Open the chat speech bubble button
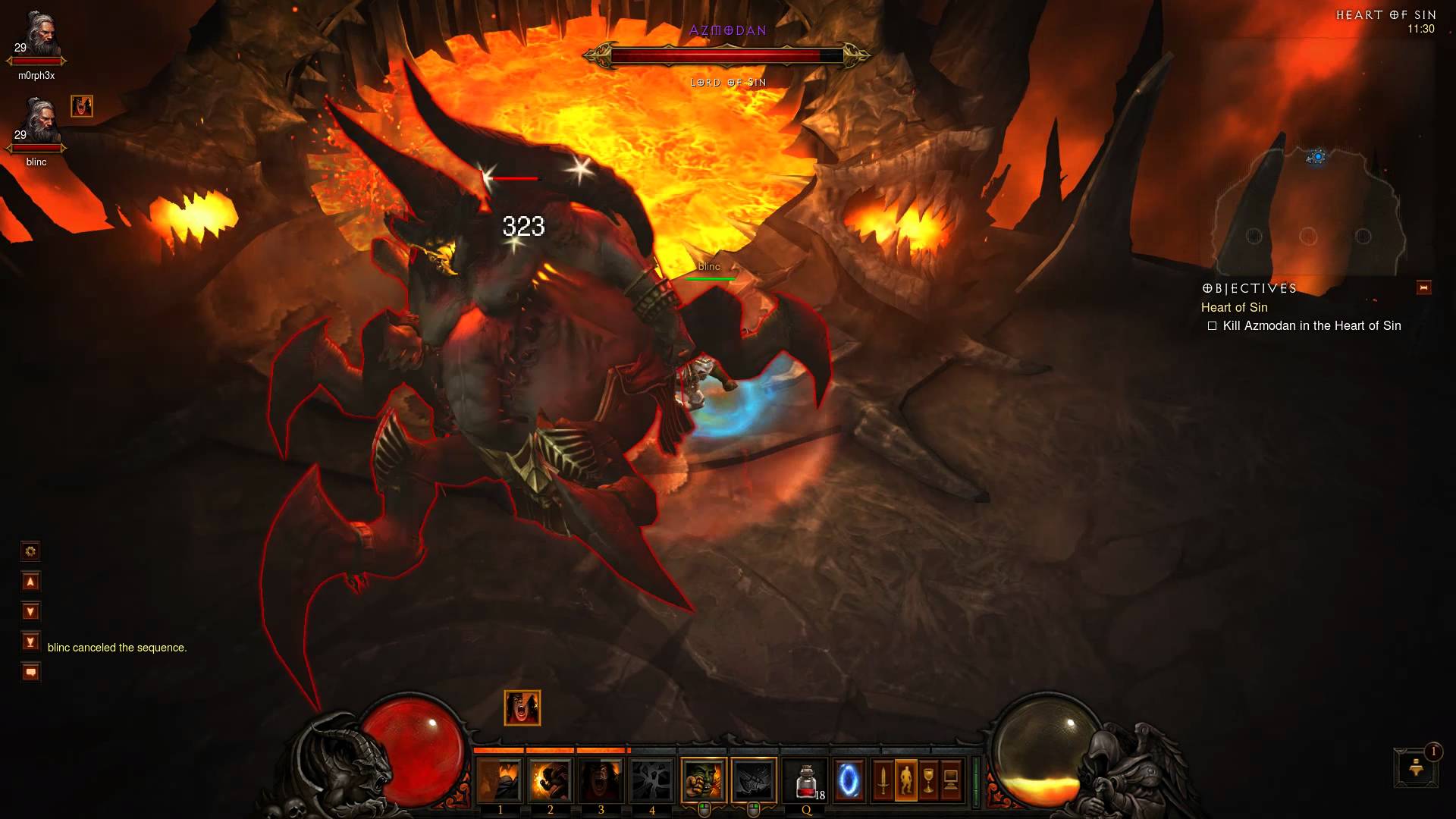 [30, 672]
